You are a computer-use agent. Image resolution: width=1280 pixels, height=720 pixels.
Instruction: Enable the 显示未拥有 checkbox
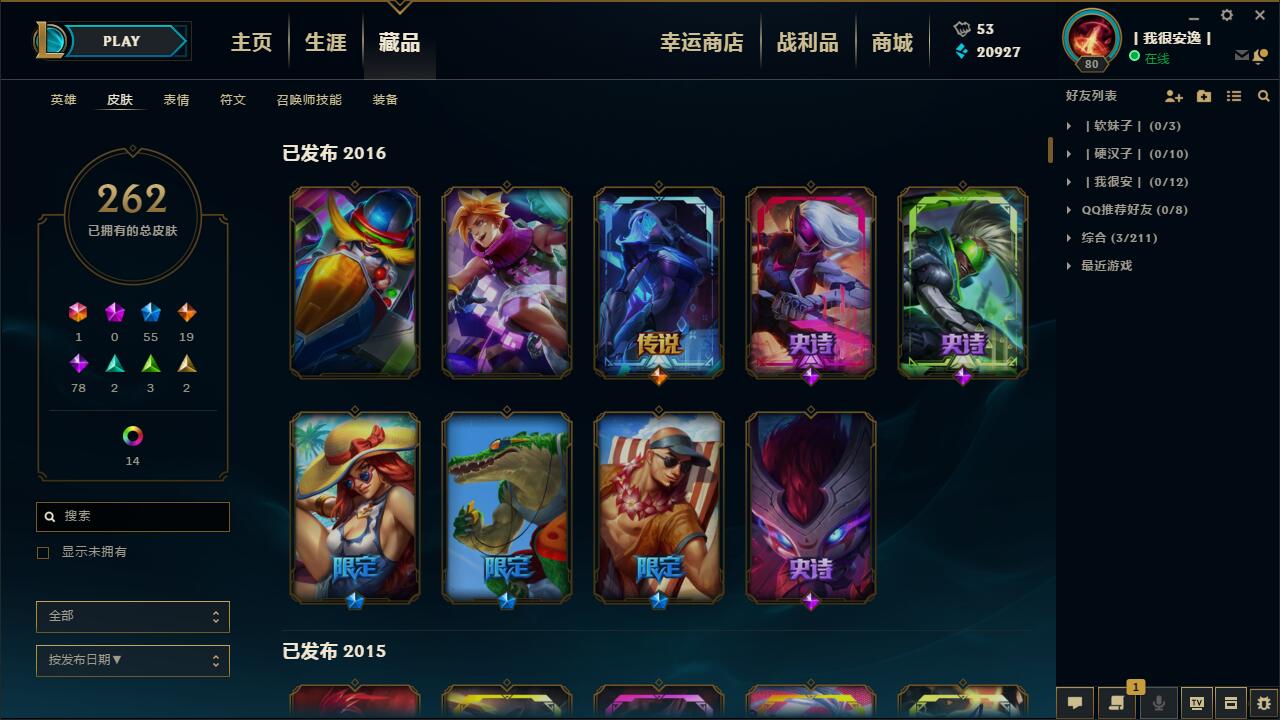pos(41,552)
